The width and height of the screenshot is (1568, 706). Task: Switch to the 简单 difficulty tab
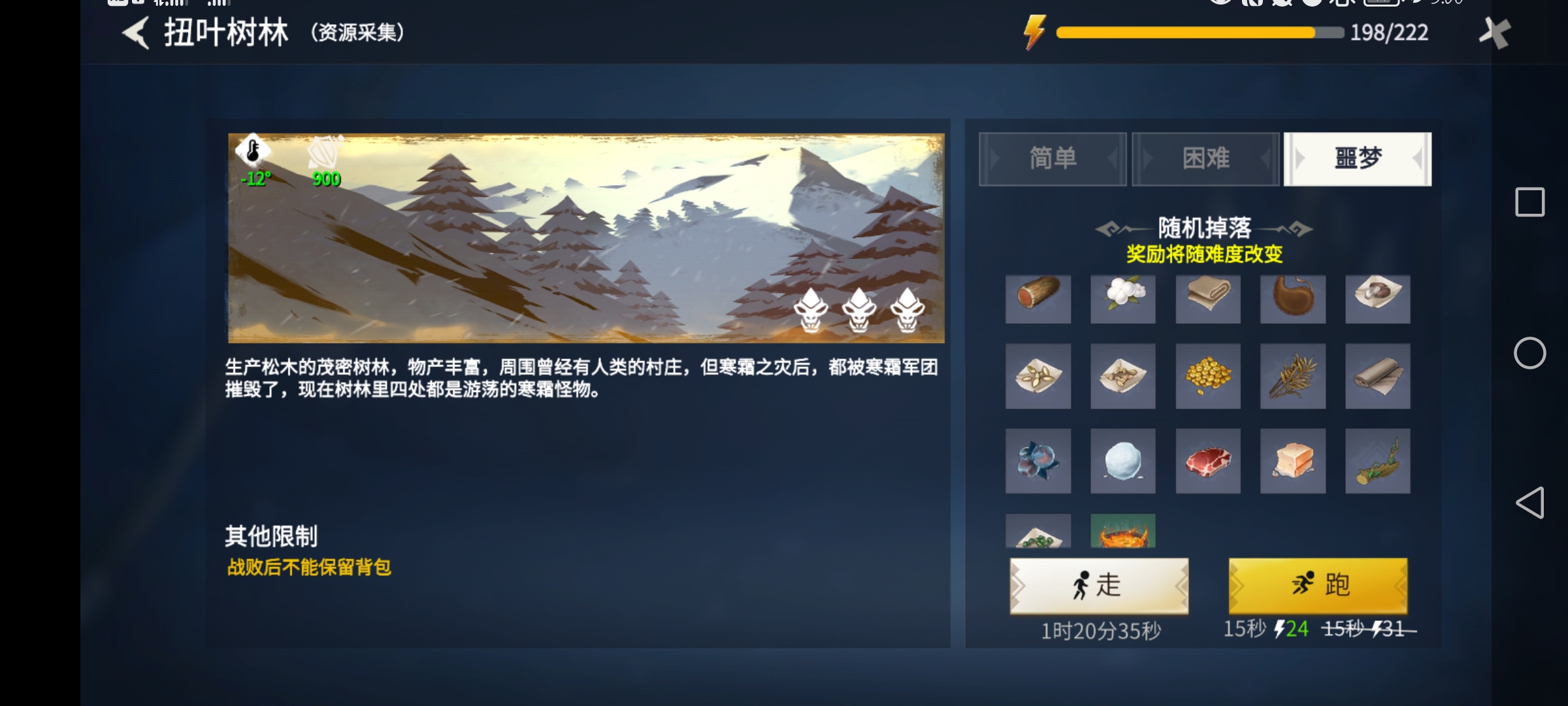coord(1053,159)
